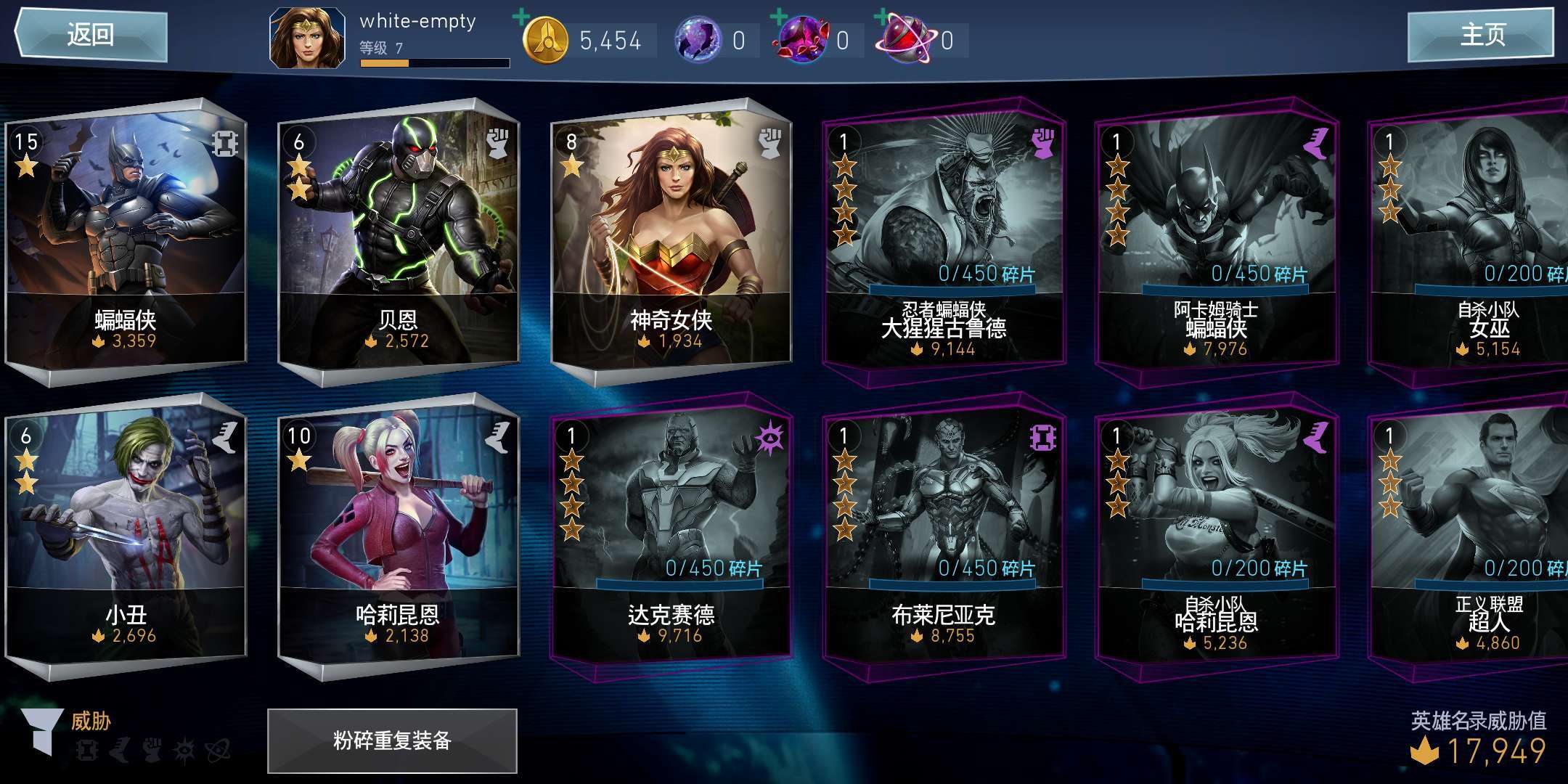Add more gold coins currency
The image size is (1568, 784).
click(522, 17)
